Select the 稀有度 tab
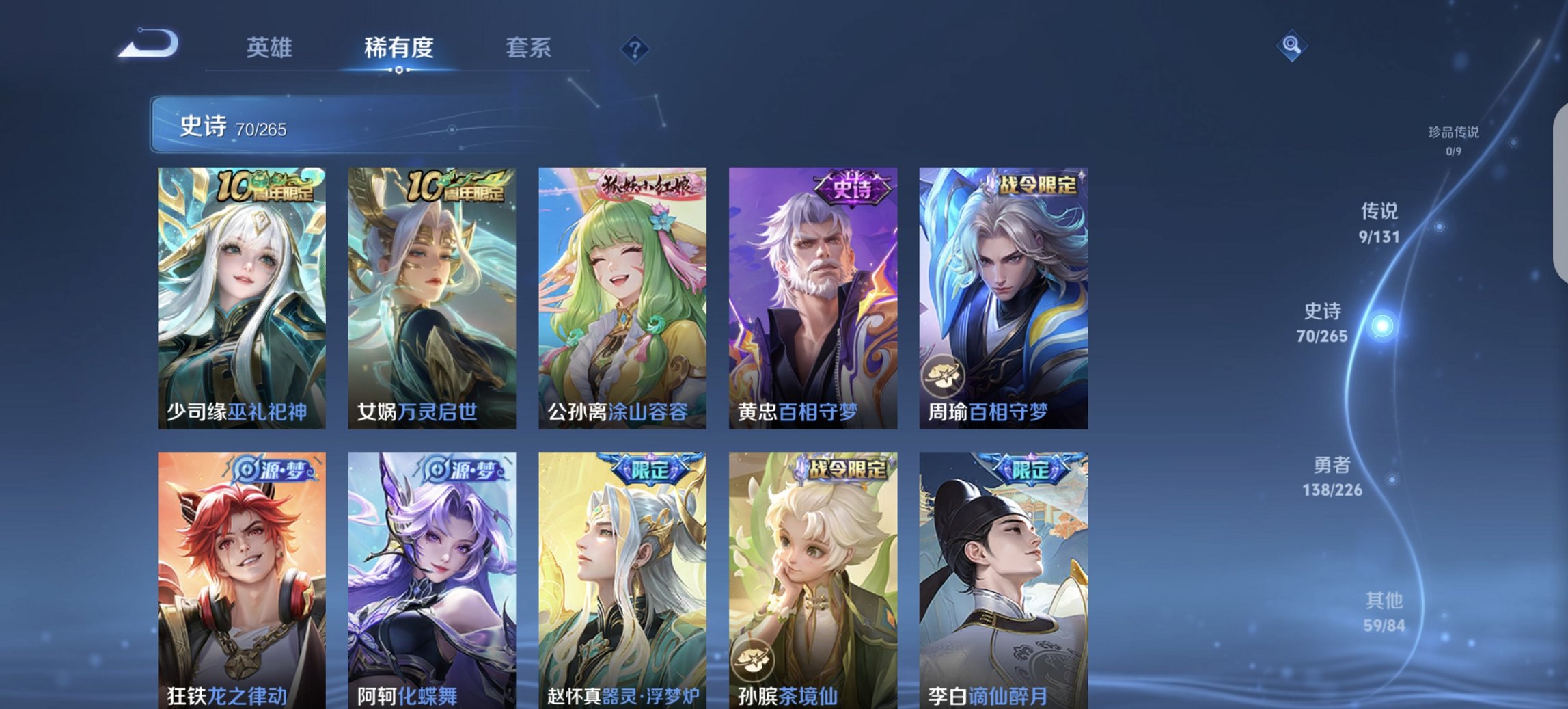The image size is (1568, 709). point(399,48)
